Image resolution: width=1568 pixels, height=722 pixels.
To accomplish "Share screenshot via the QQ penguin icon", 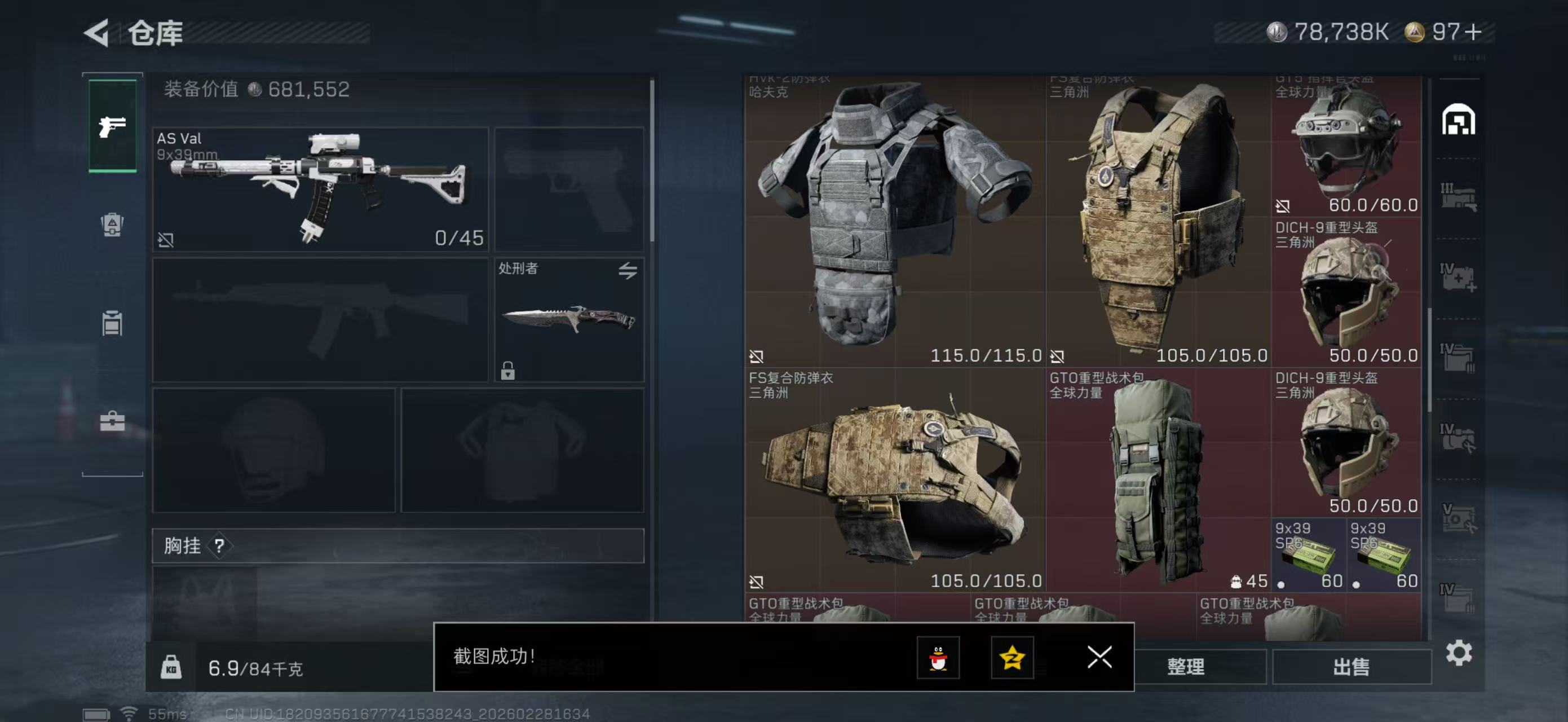I will (x=938, y=658).
